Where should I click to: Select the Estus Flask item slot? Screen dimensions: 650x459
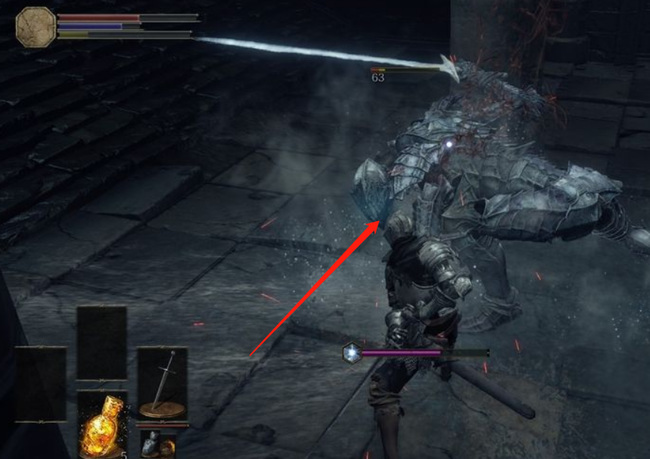click(x=101, y=423)
